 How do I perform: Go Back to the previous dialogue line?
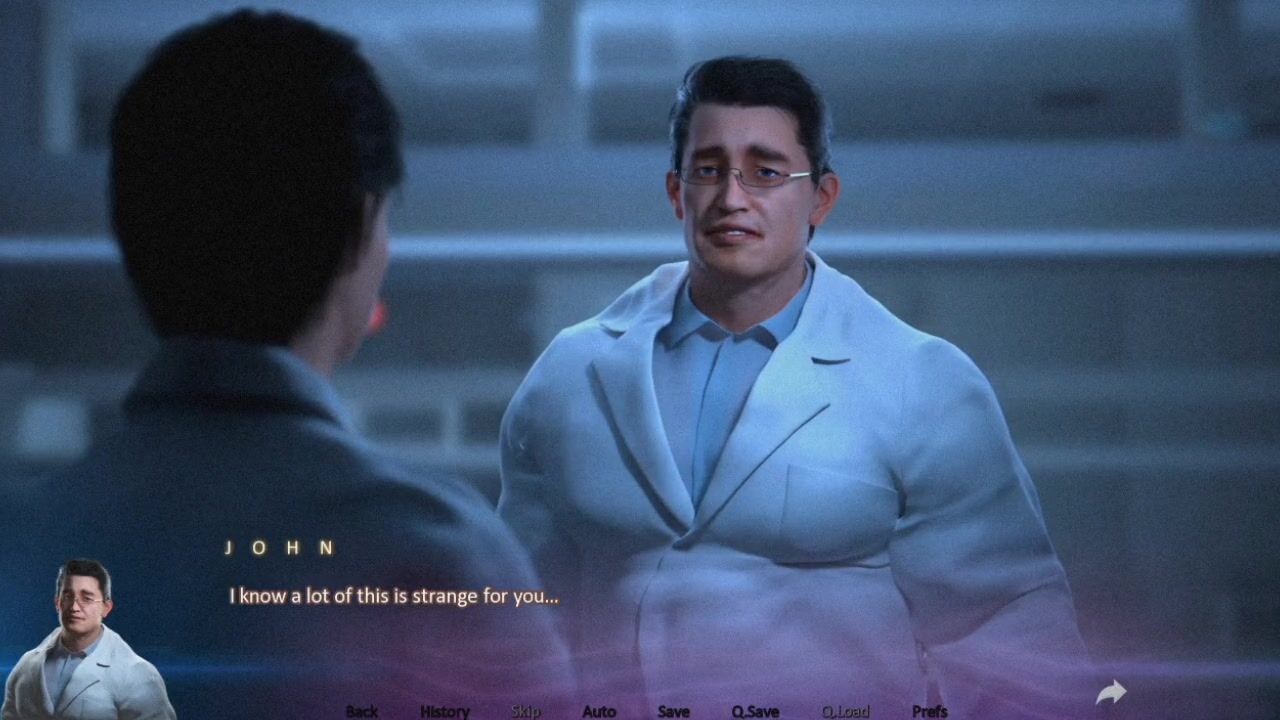coord(362,711)
